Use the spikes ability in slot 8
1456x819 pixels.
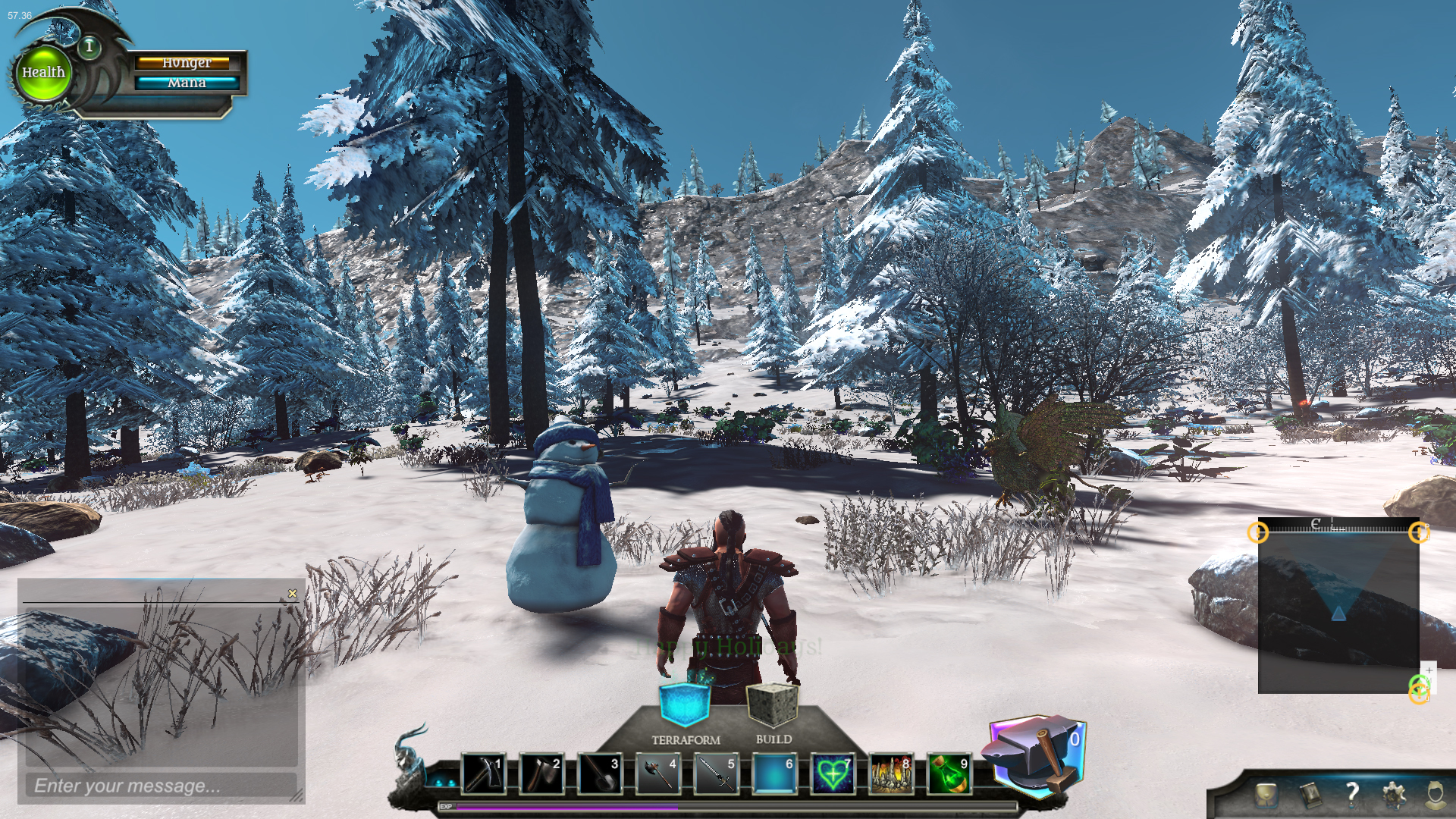pos(891,774)
